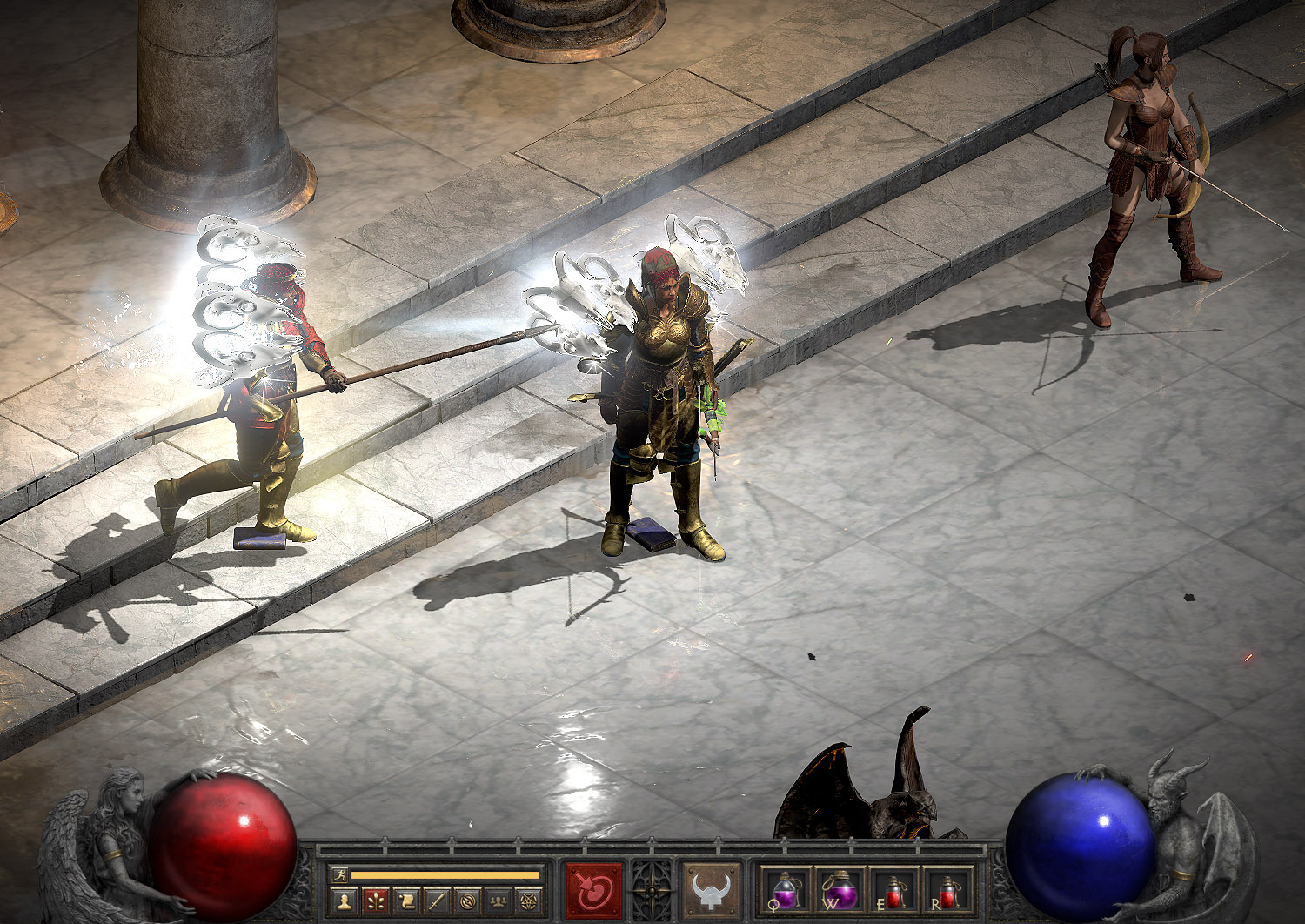Drink the red healing potion in slot E
The image size is (1305, 924).
(894, 891)
